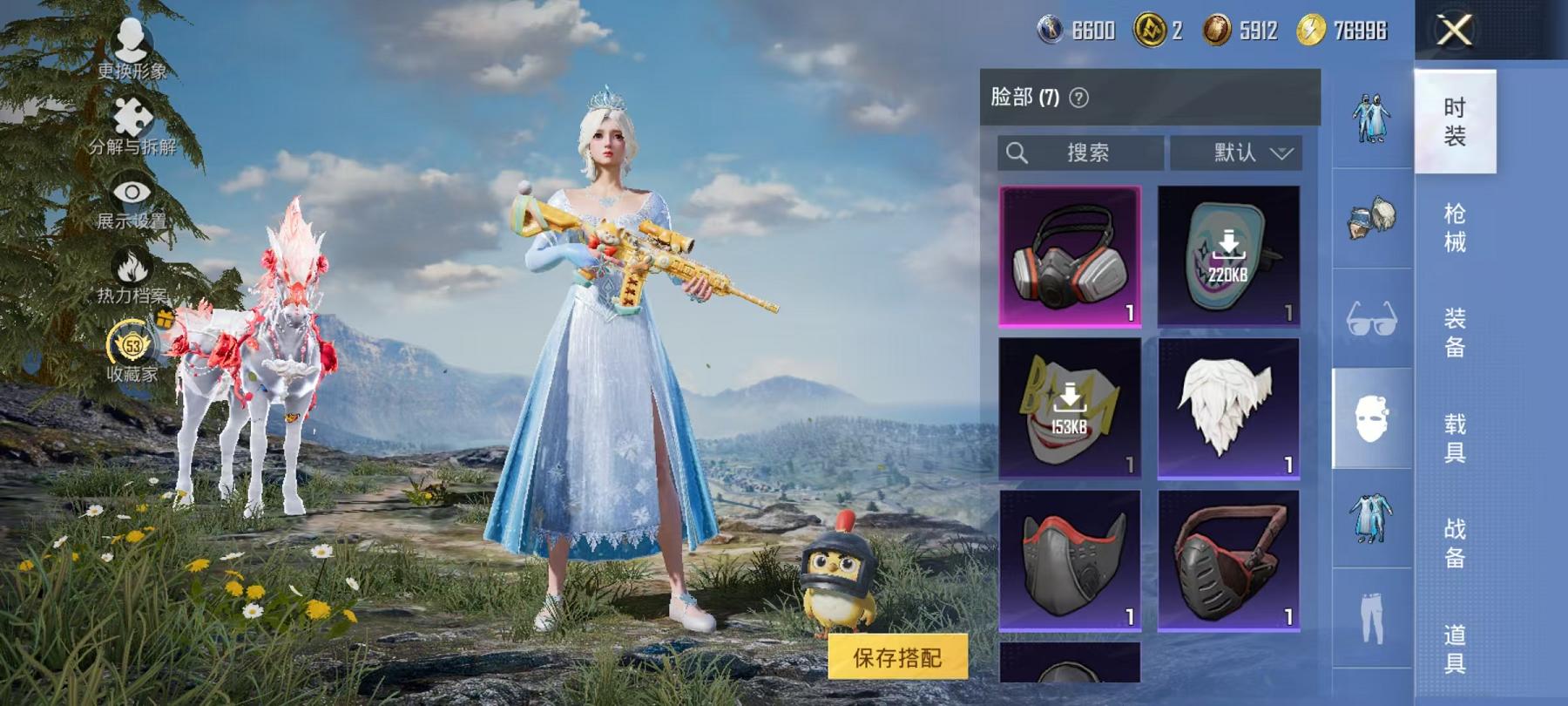
Task: Open the glasses category icon
Action: click(1370, 320)
